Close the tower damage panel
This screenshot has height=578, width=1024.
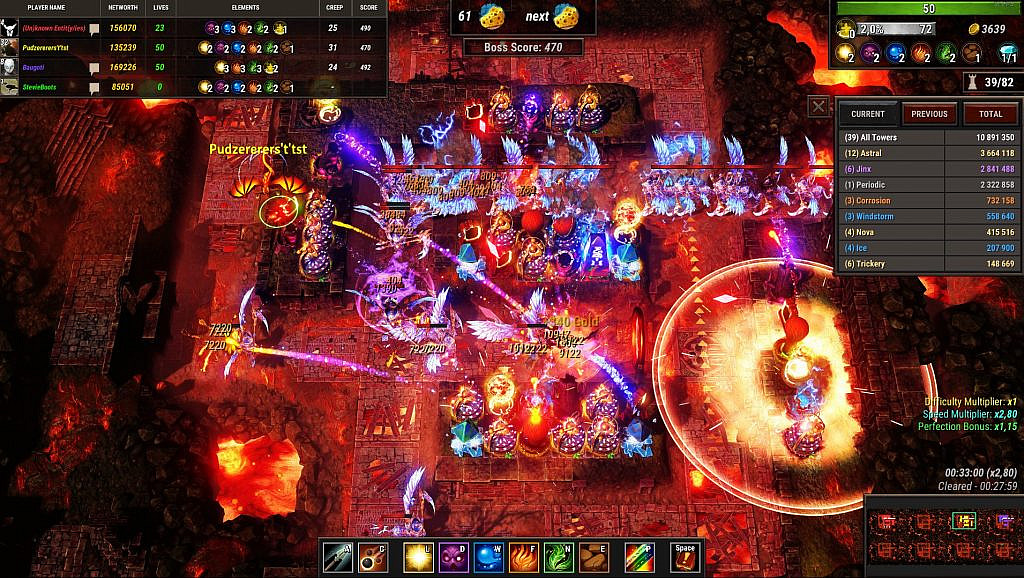tap(819, 107)
